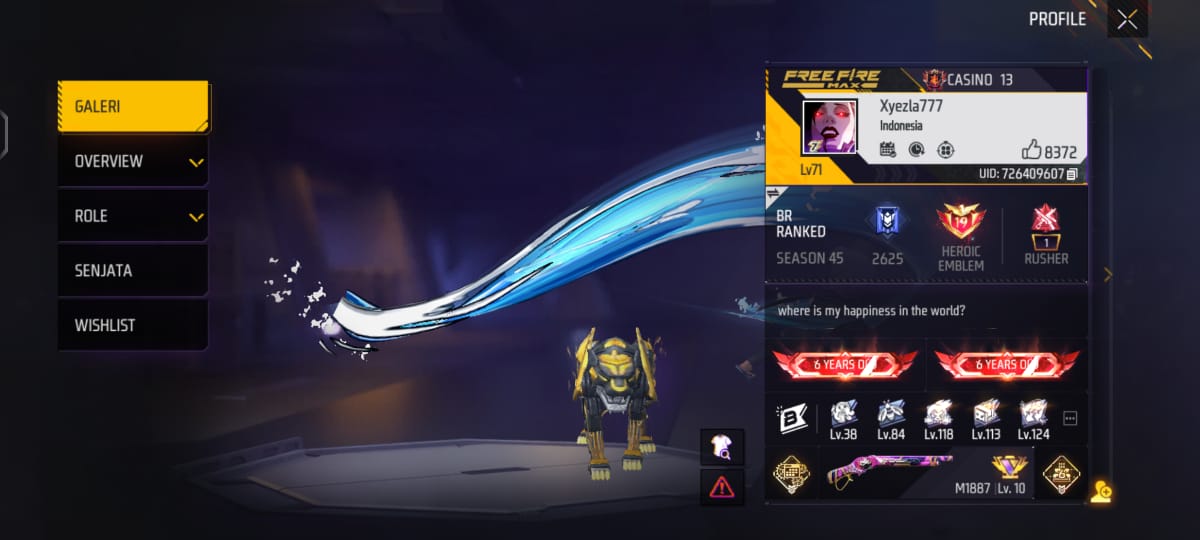The width and height of the screenshot is (1200, 540).
Task: Select the Galeri tab
Action: 133,106
